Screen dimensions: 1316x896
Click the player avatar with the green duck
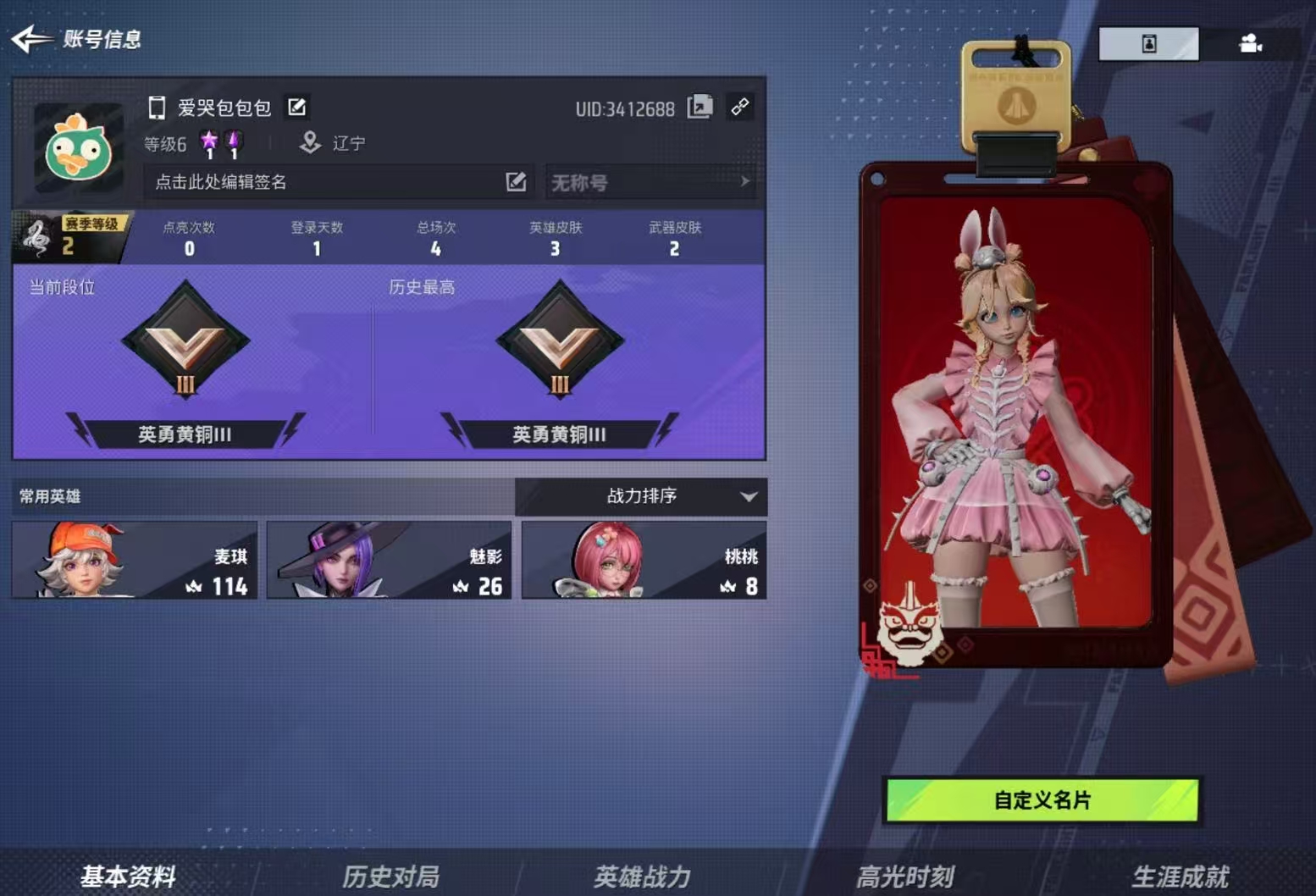coord(79,149)
